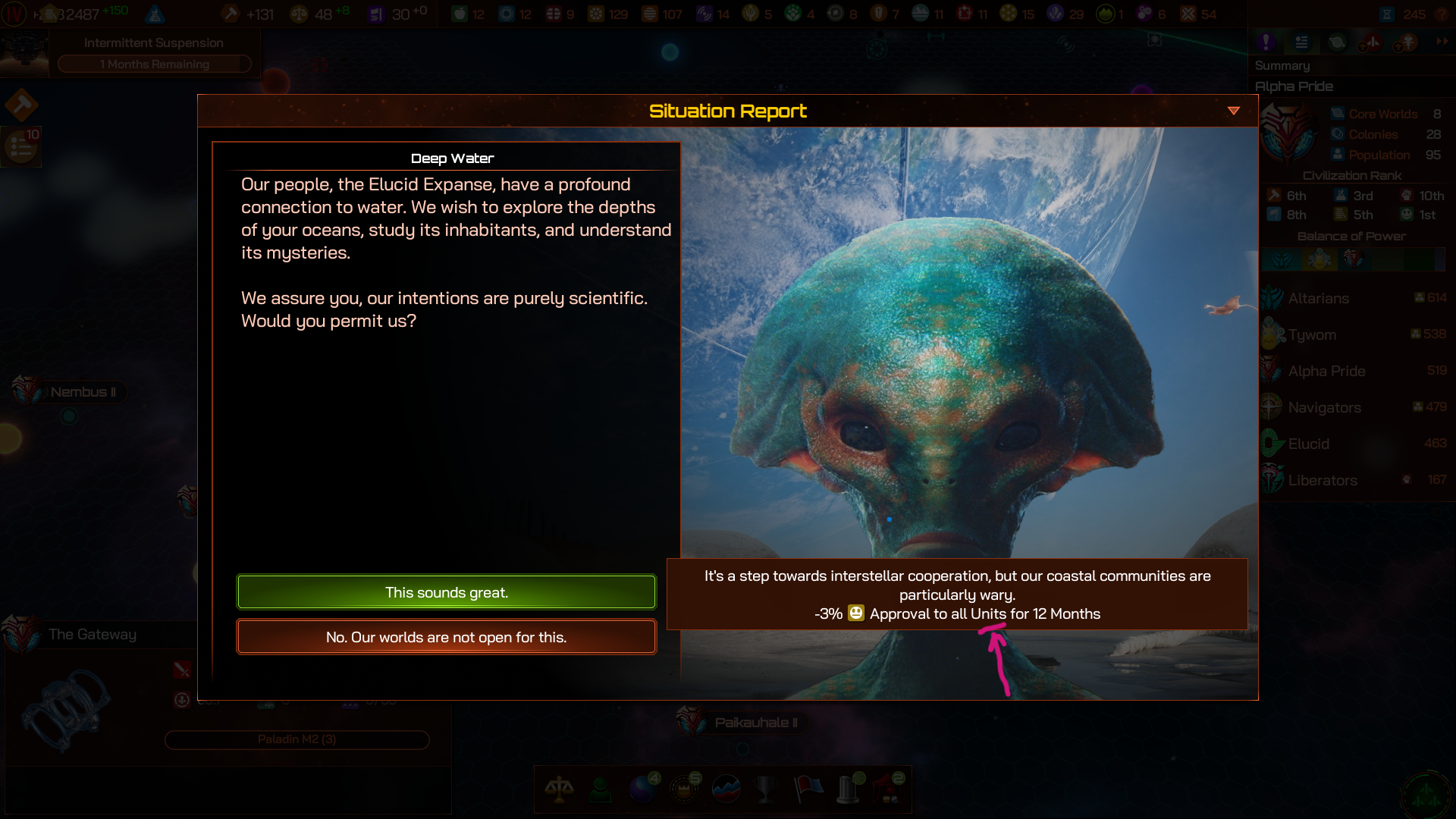Switch to the exclamation mark summary tab
The width and height of the screenshot is (1456, 819).
tap(1266, 42)
